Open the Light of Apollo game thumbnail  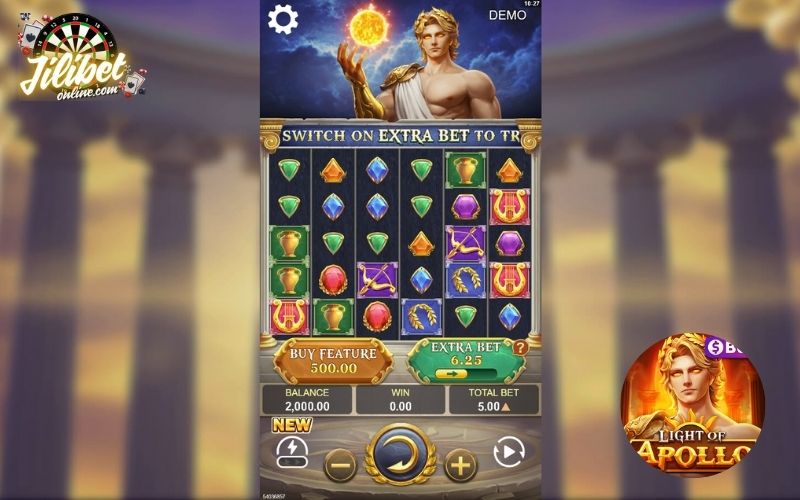(692, 405)
